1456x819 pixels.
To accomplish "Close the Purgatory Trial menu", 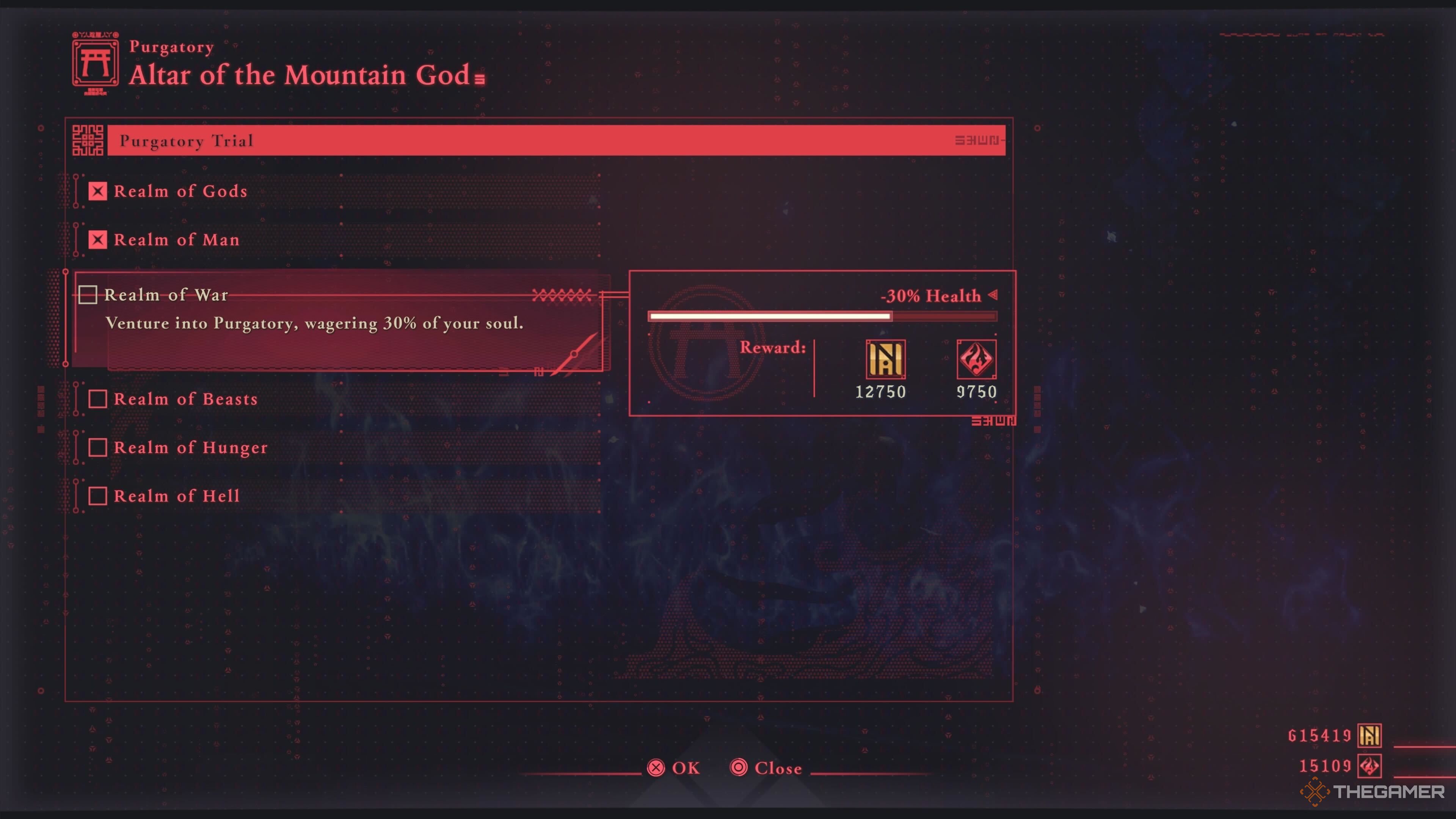I will [766, 767].
